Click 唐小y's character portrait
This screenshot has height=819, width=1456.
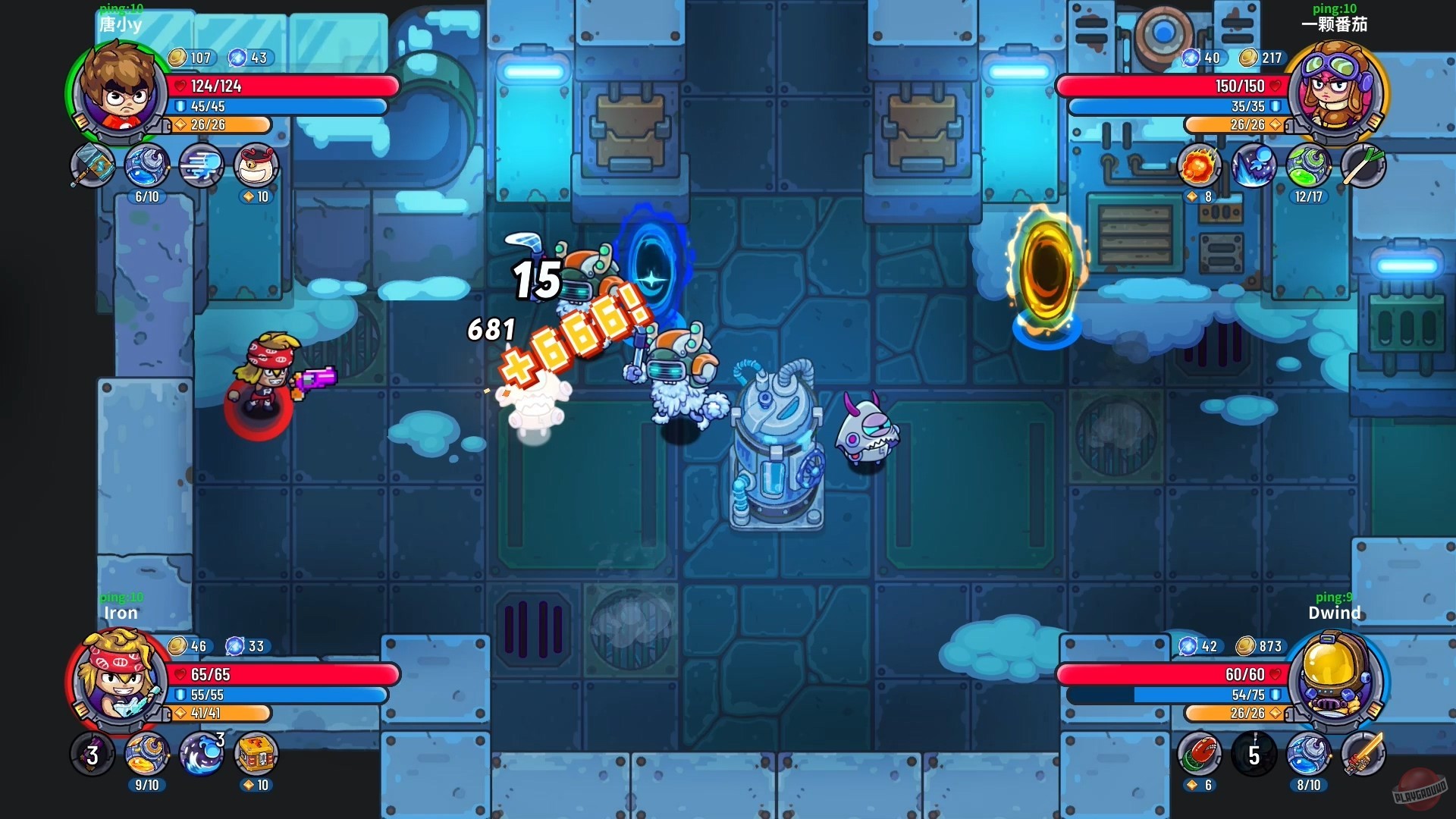coord(121,91)
